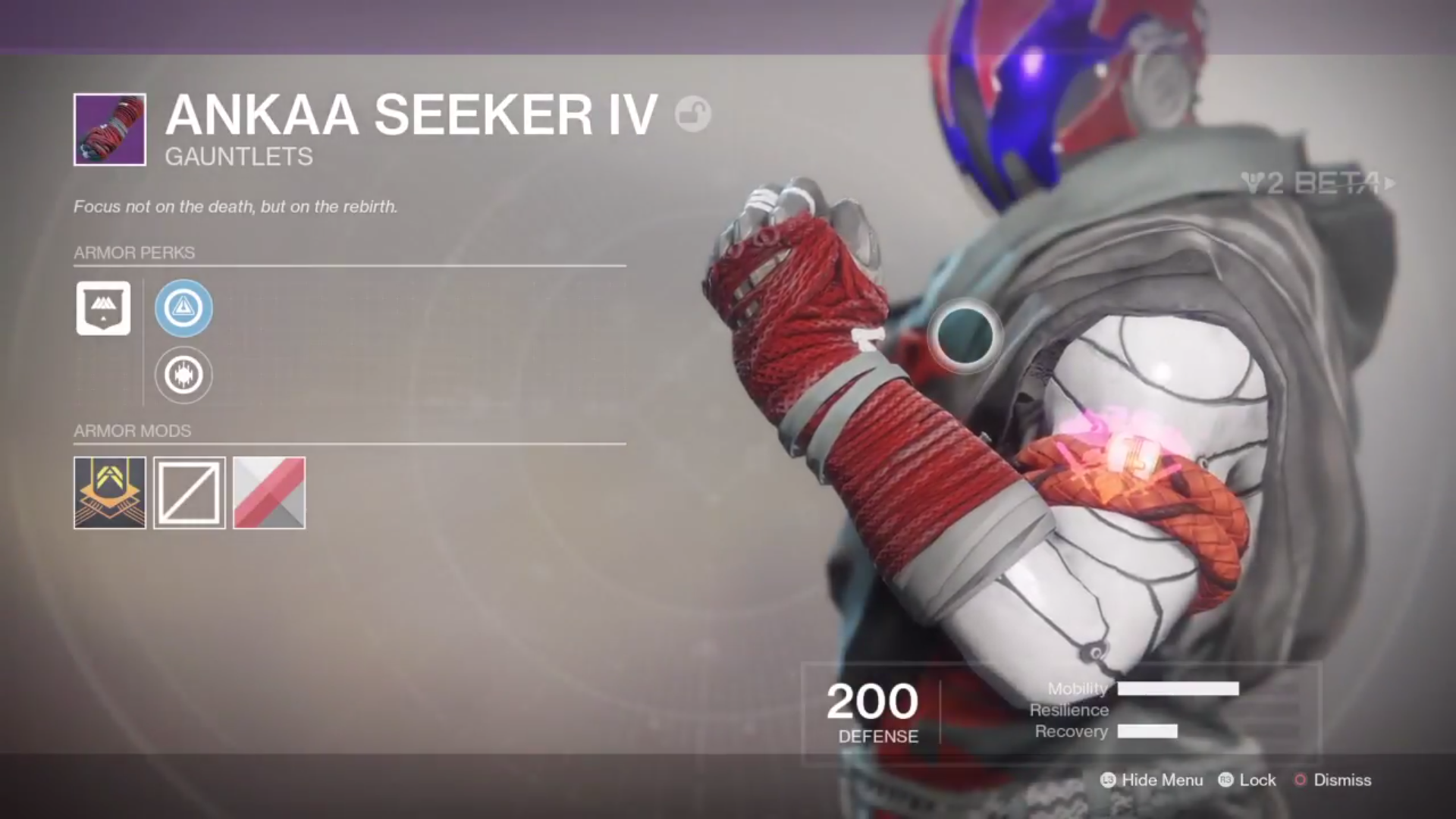Viewport: 1456px width, 819px height.
Task: Expand the ARMOR MODS section header
Action: [x=131, y=430]
